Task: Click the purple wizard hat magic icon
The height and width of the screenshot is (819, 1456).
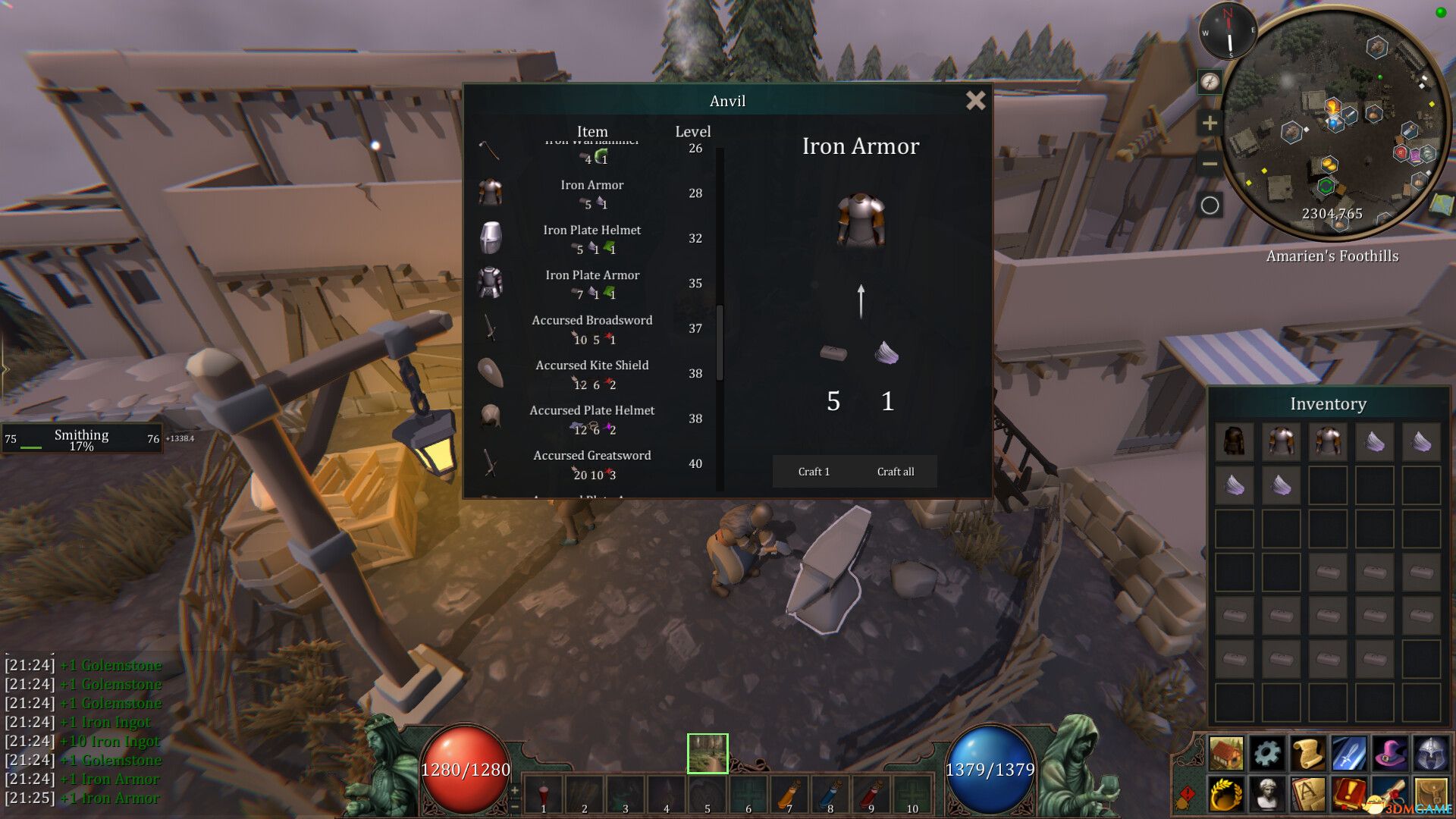Action: [1390, 752]
